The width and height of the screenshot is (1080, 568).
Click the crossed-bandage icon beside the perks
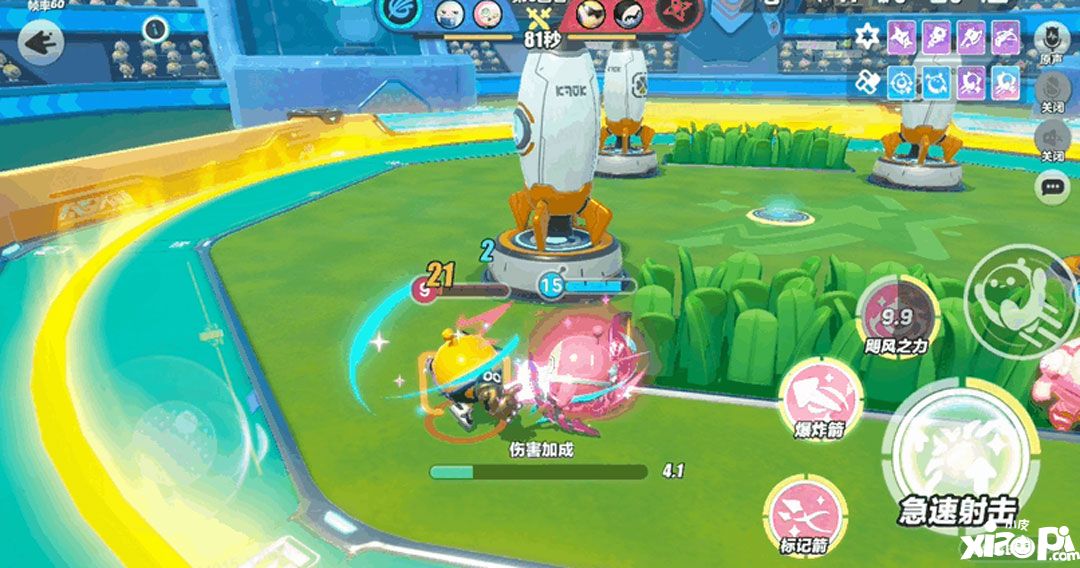867,82
